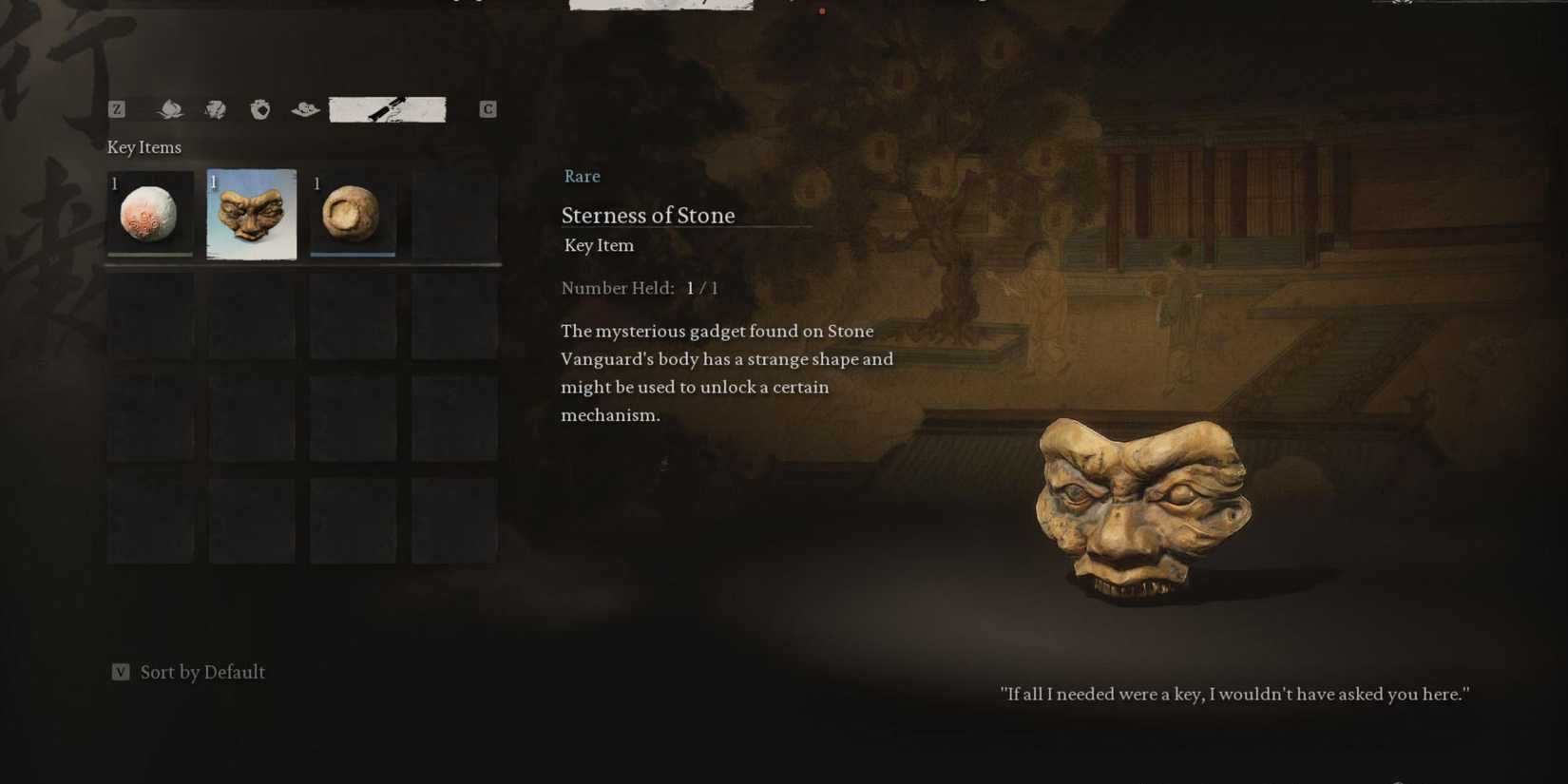1568x784 pixels.
Task: Select the offering hand category icon
Action: point(302,108)
